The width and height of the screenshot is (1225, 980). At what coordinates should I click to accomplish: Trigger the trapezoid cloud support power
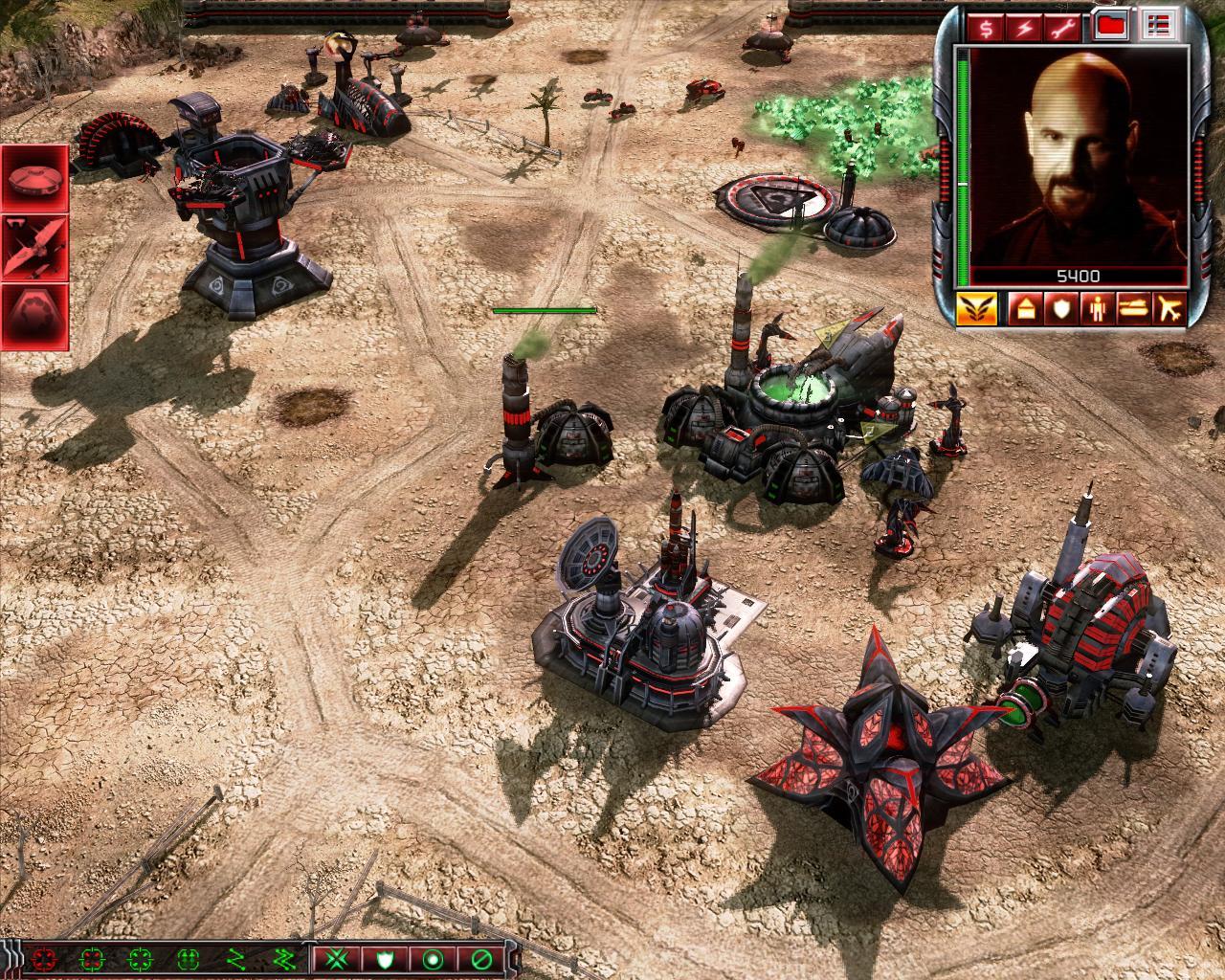(x=34, y=316)
